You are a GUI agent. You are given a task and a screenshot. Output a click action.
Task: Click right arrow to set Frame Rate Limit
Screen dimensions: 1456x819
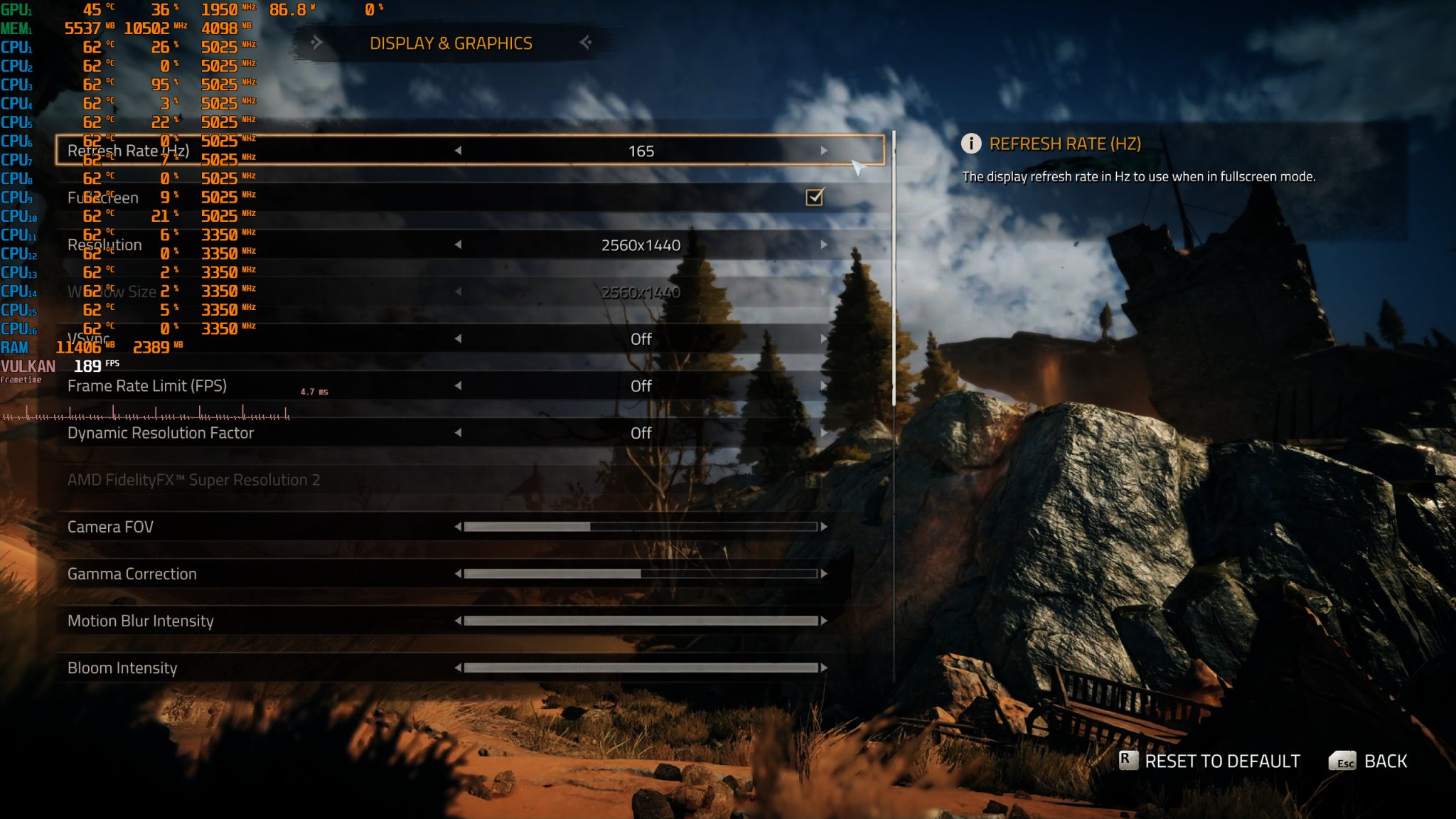coord(825,386)
